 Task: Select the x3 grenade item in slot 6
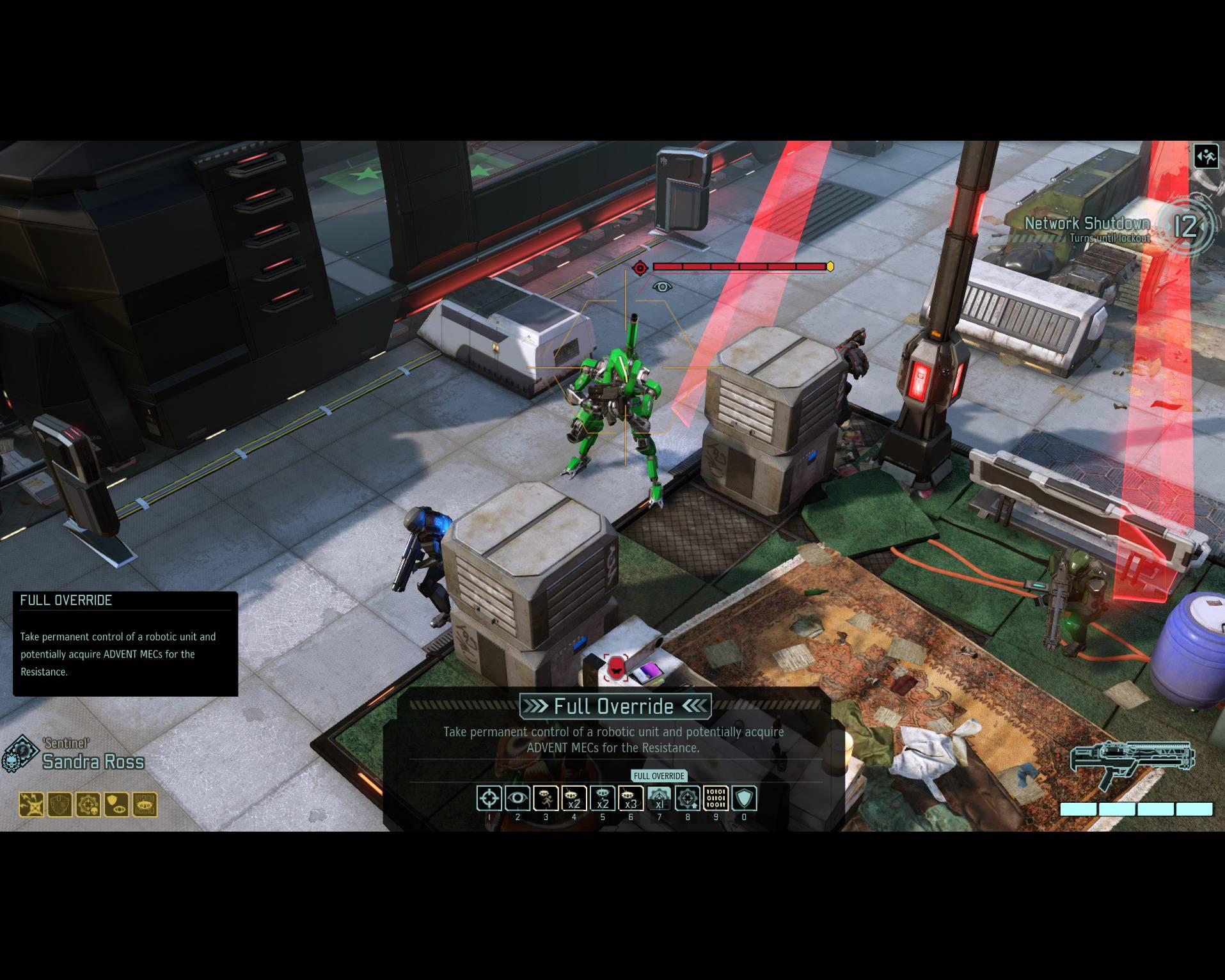pyautogui.click(x=630, y=798)
